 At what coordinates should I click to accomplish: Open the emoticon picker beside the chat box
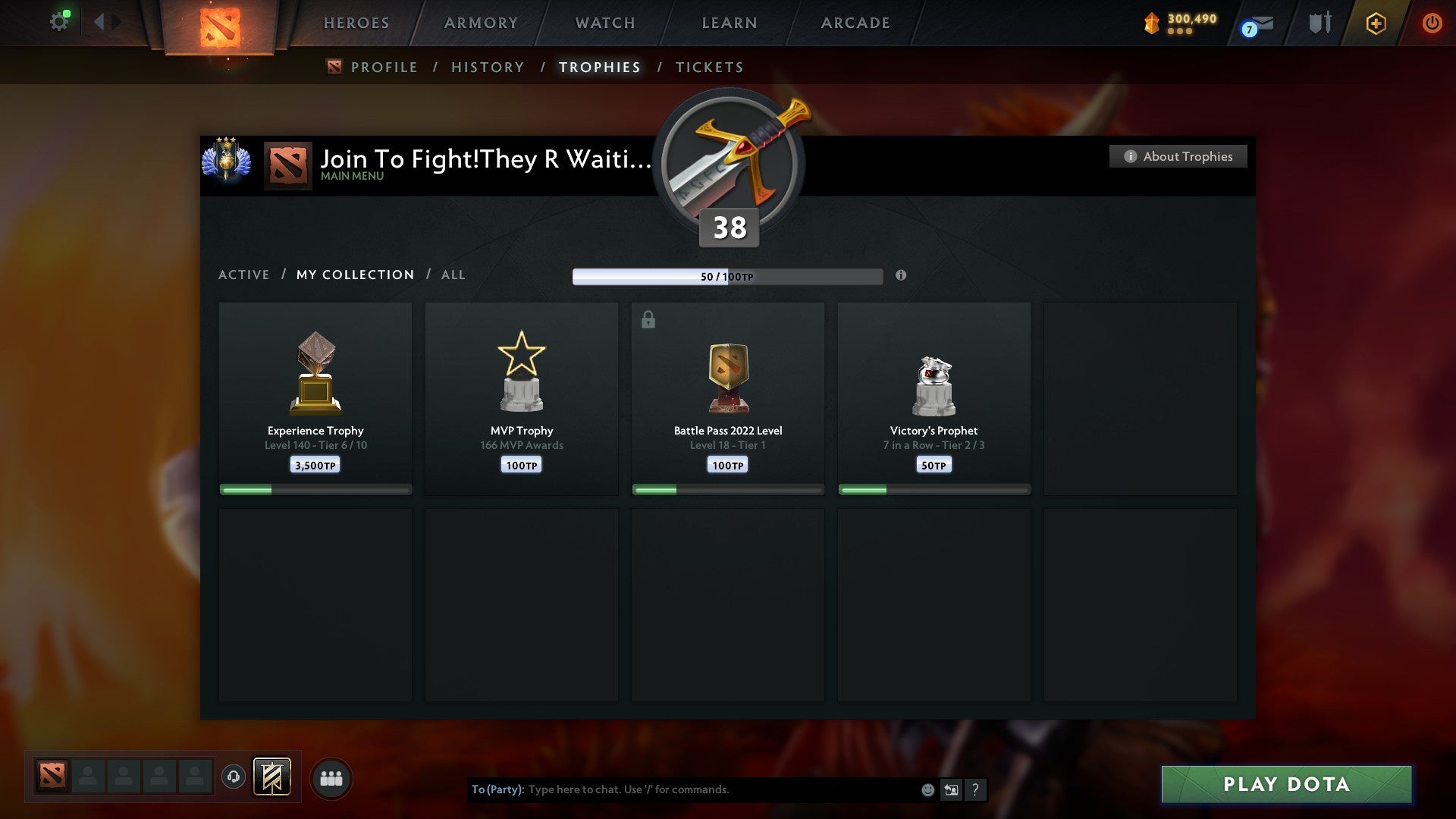[x=927, y=789]
